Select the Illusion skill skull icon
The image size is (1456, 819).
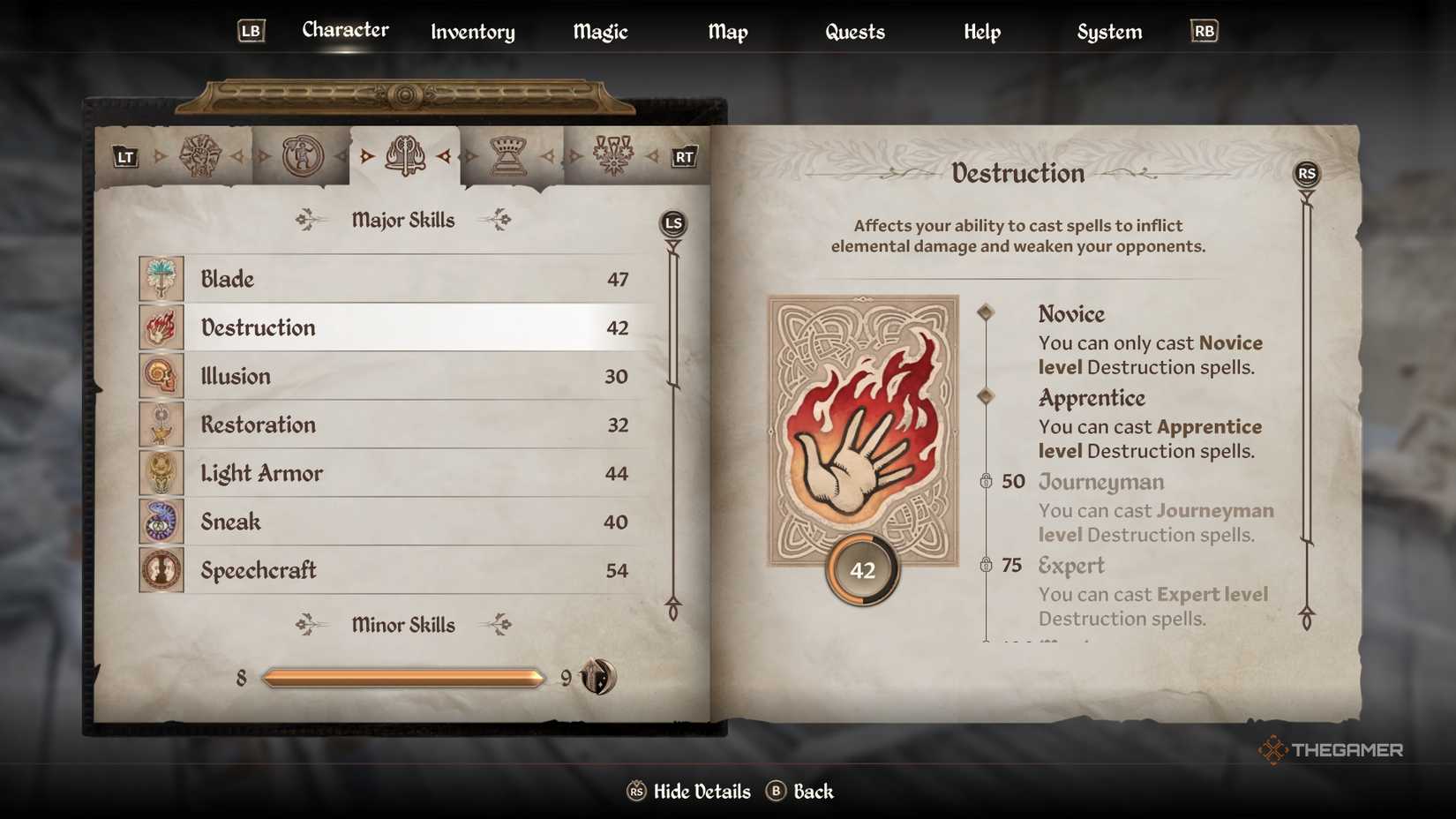[161, 375]
